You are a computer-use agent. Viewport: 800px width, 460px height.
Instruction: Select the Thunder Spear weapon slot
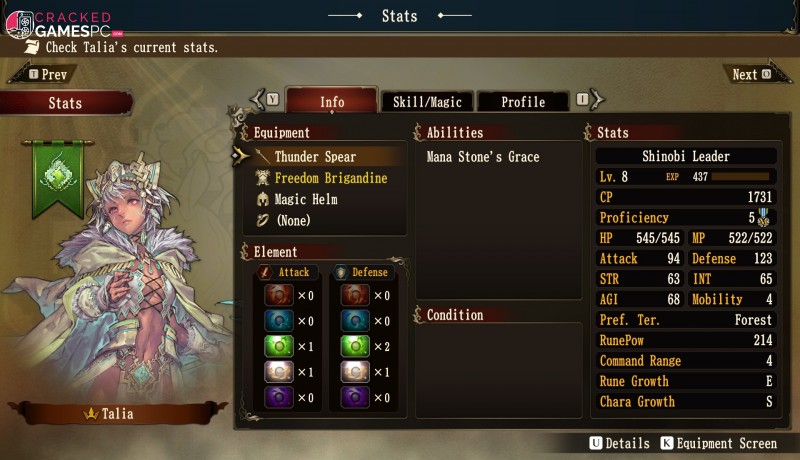pyautogui.click(x=315, y=157)
